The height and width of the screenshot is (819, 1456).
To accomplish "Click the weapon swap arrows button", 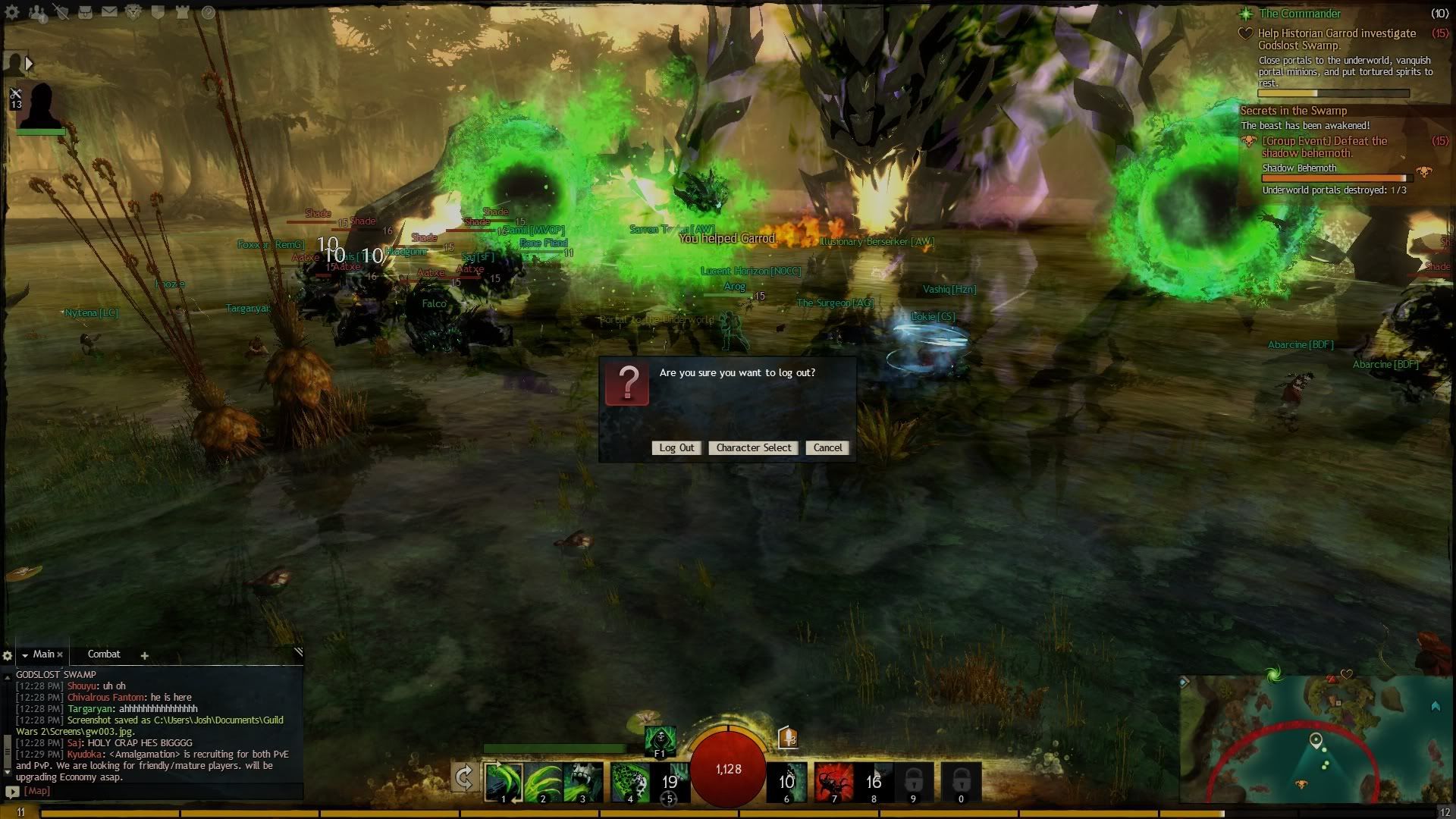I will 464,777.
